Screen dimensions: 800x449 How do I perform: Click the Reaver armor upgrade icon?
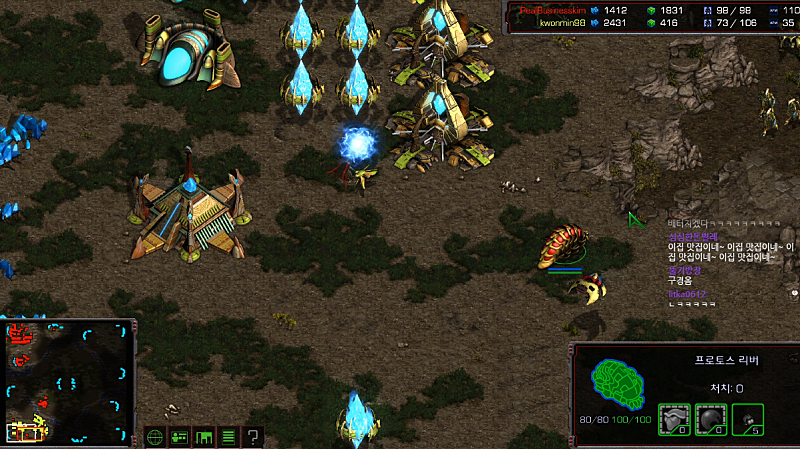tap(673, 418)
